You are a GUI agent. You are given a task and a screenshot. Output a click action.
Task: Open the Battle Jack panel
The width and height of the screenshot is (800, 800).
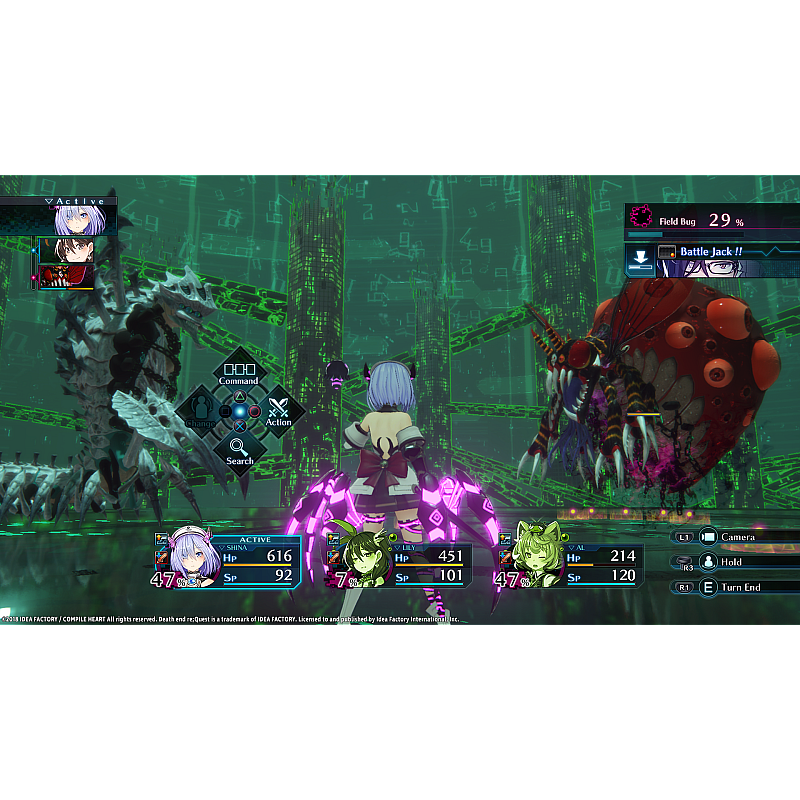click(x=712, y=259)
